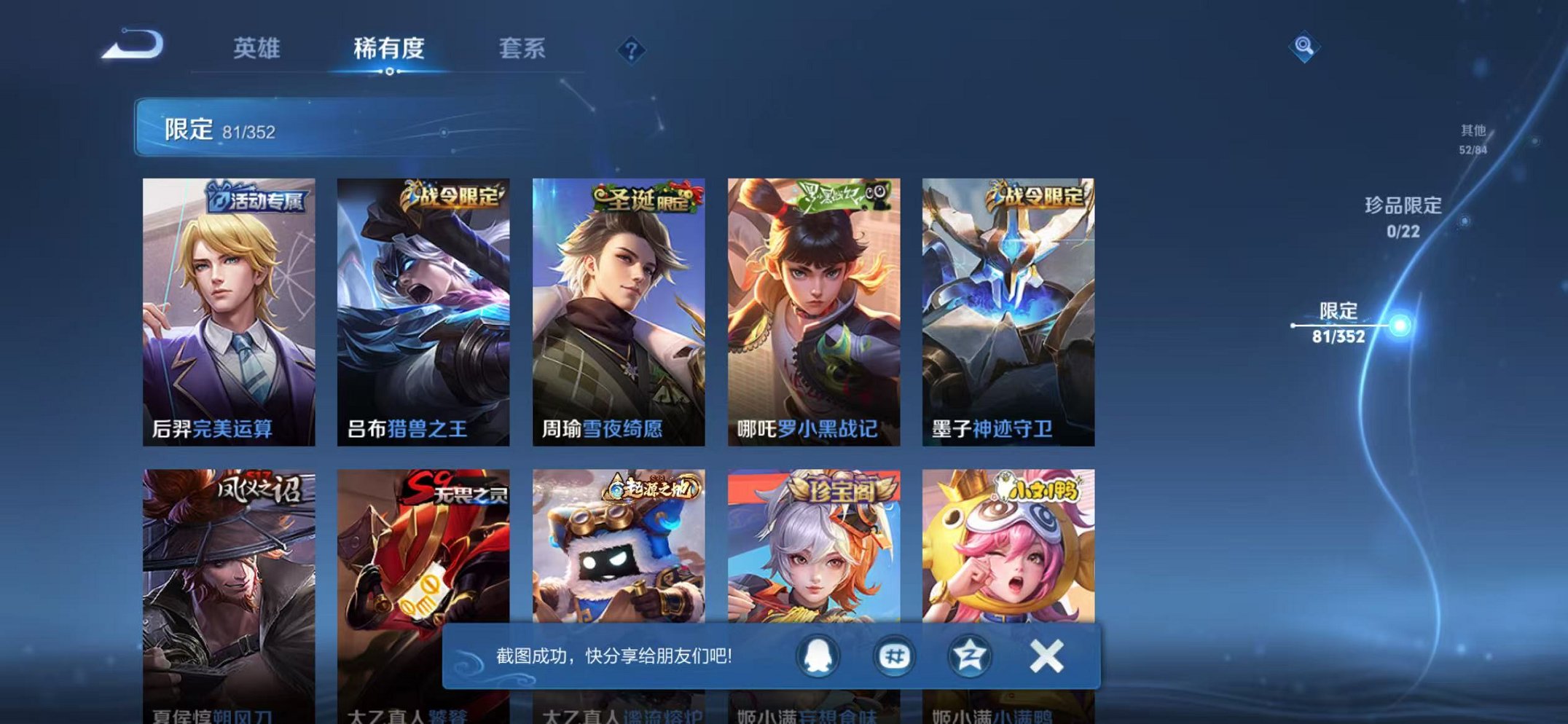Switch to the 套系 tab
Image resolution: width=1568 pixels, height=724 pixels.
tap(522, 46)
